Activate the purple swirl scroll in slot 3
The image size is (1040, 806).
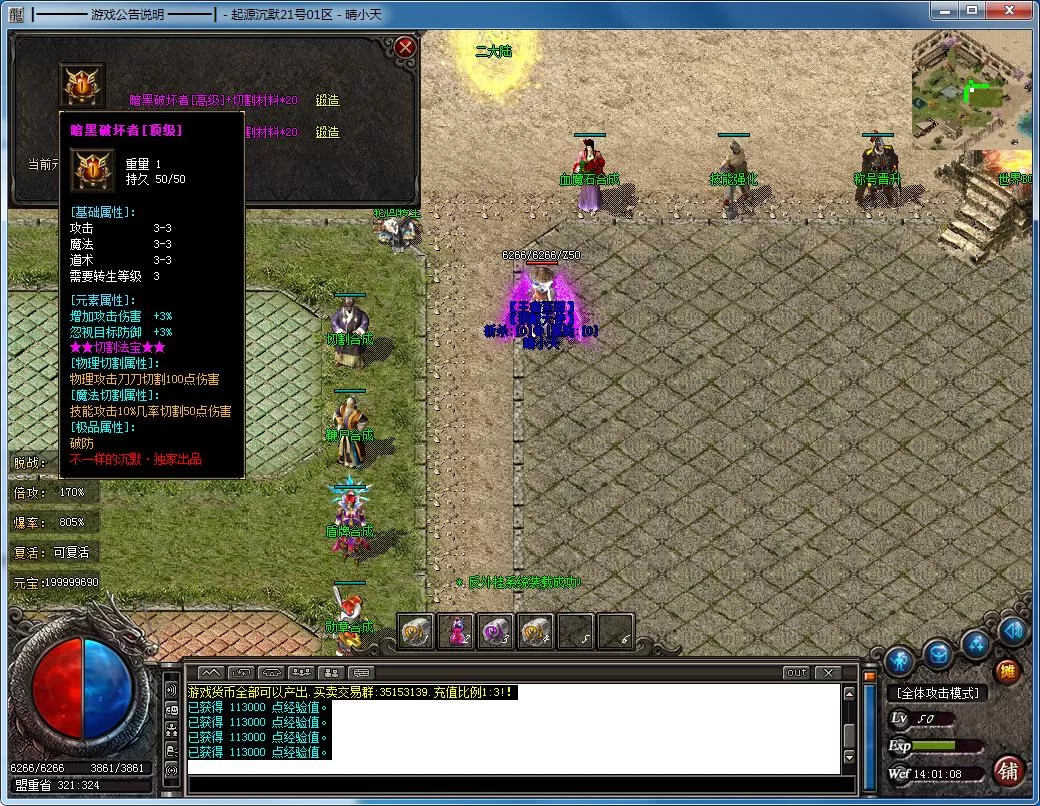pyautogui.click(x=496, y=631)
